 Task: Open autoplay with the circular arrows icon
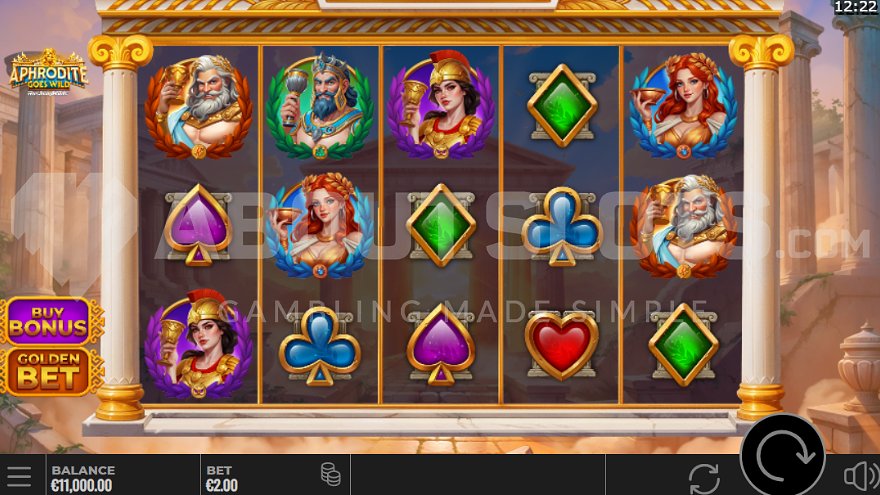[x=704, y=477]
